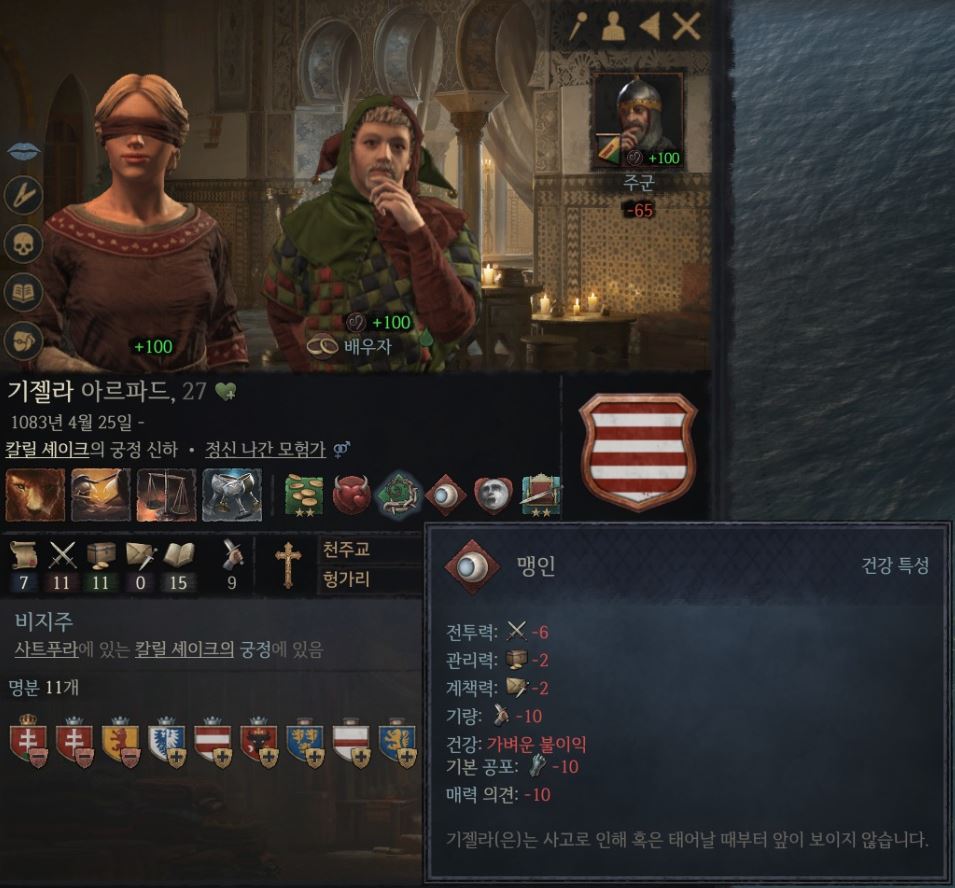Click the scales personality trait icon
Image resolution: width=955 pixels, height=888 pixels.
pos(167,495)
